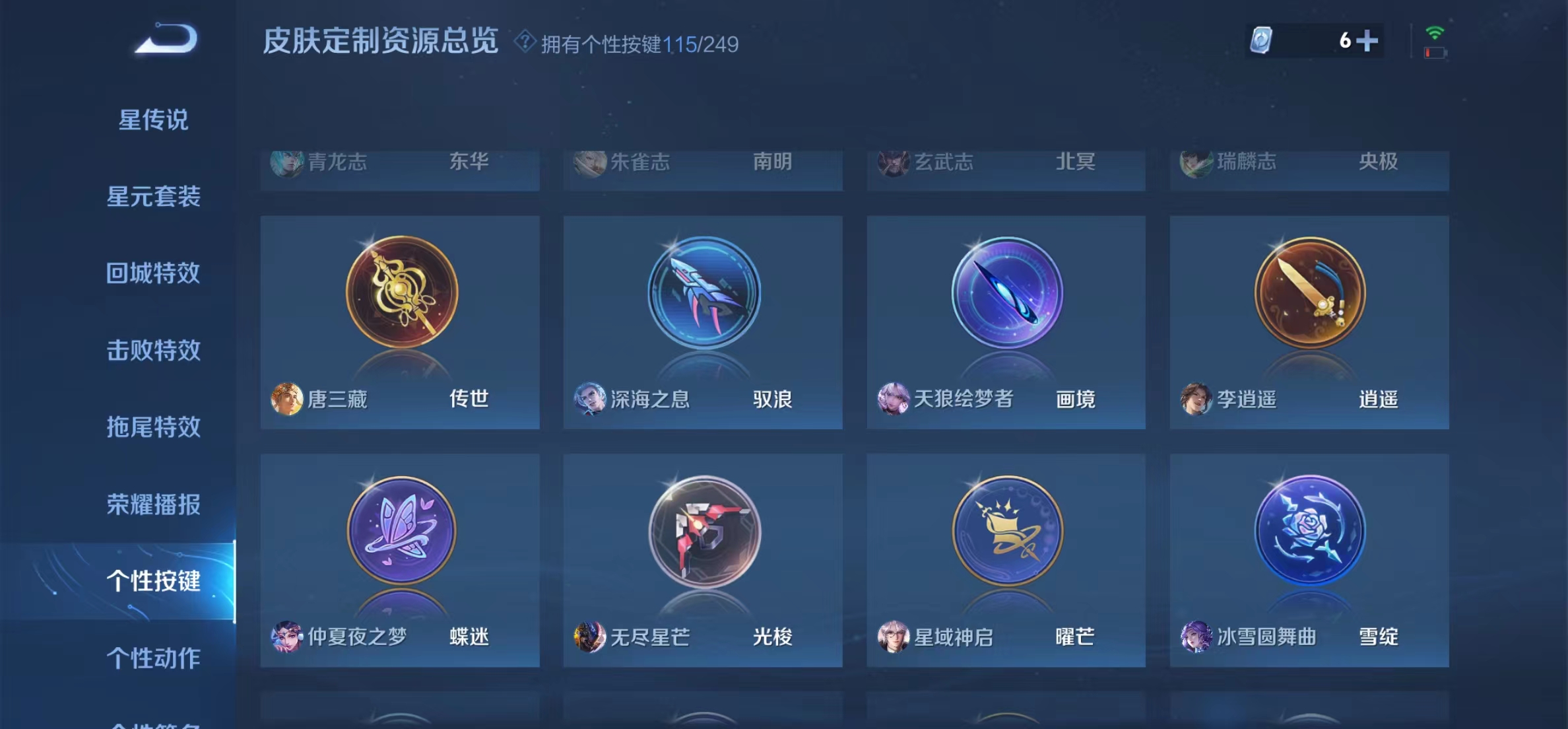This screenshot has width=1568, height=729.
Task: Select the 荣耀播报 sidebar entry
Action: (x=153, y=504)
